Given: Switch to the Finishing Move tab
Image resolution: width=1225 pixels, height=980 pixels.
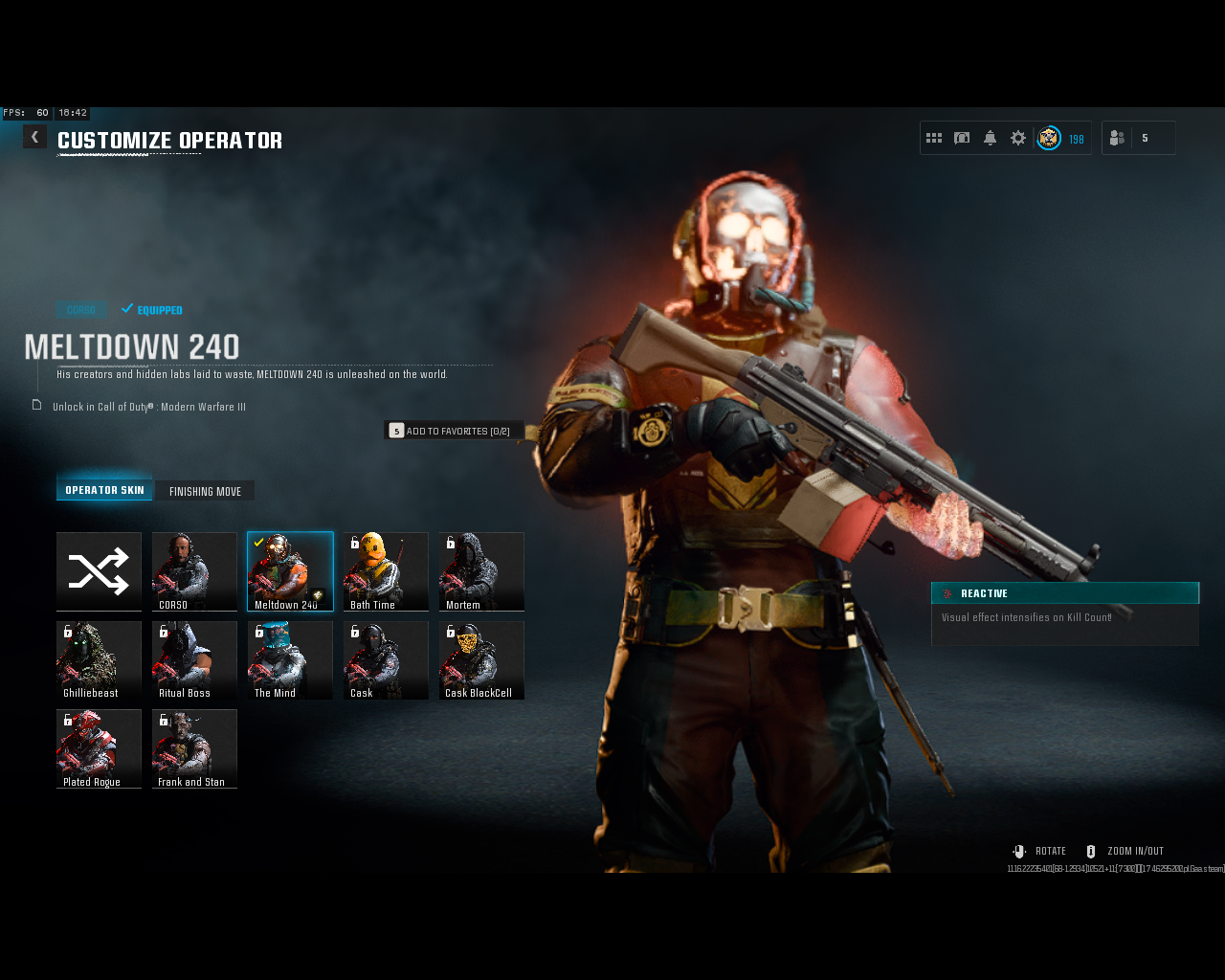Looking at the screenshot, I should click(205, 490).
